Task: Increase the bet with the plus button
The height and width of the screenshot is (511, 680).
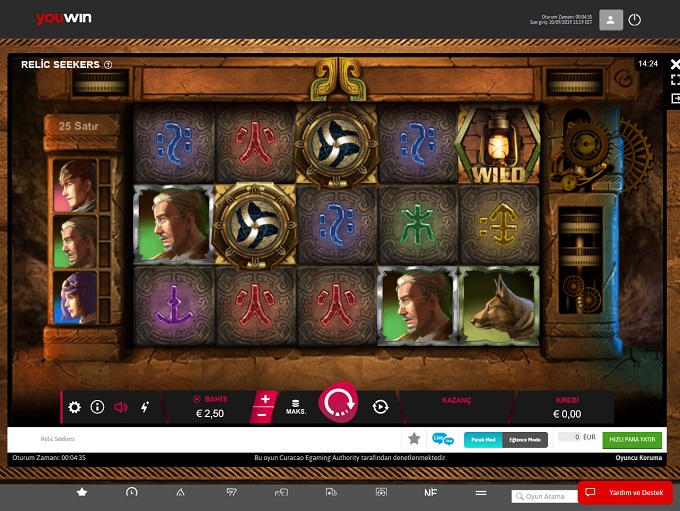Action: pos(265,399)
